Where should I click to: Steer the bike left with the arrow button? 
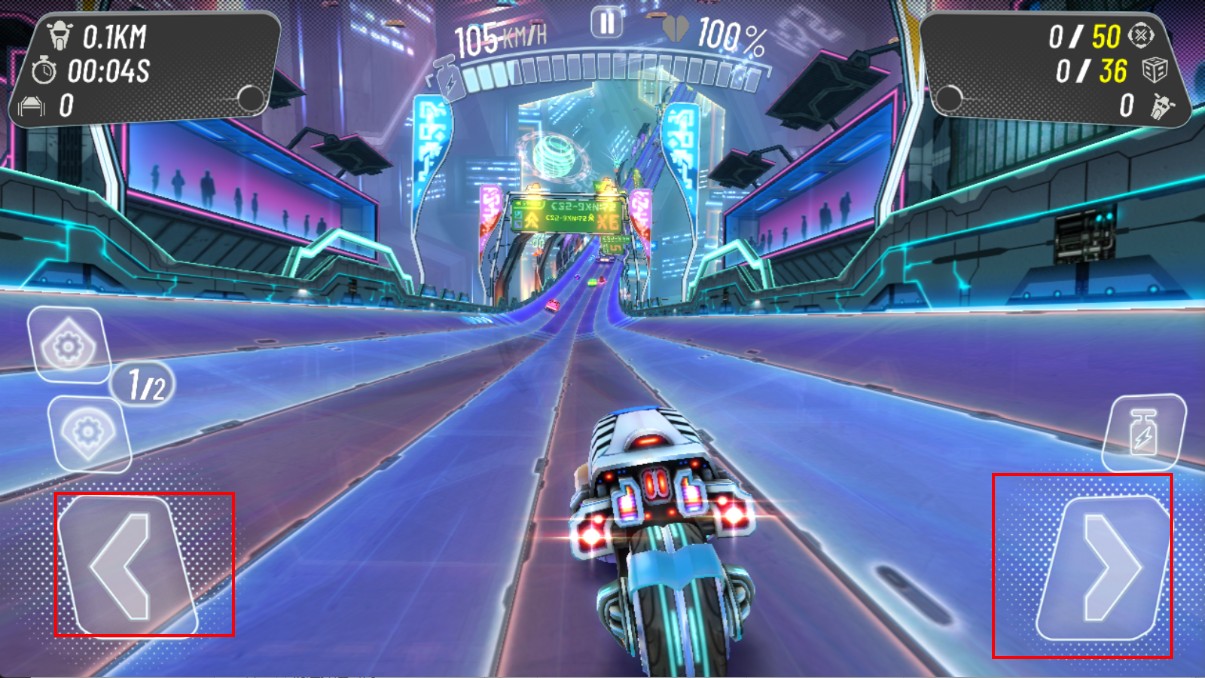(x=126, y=565)
